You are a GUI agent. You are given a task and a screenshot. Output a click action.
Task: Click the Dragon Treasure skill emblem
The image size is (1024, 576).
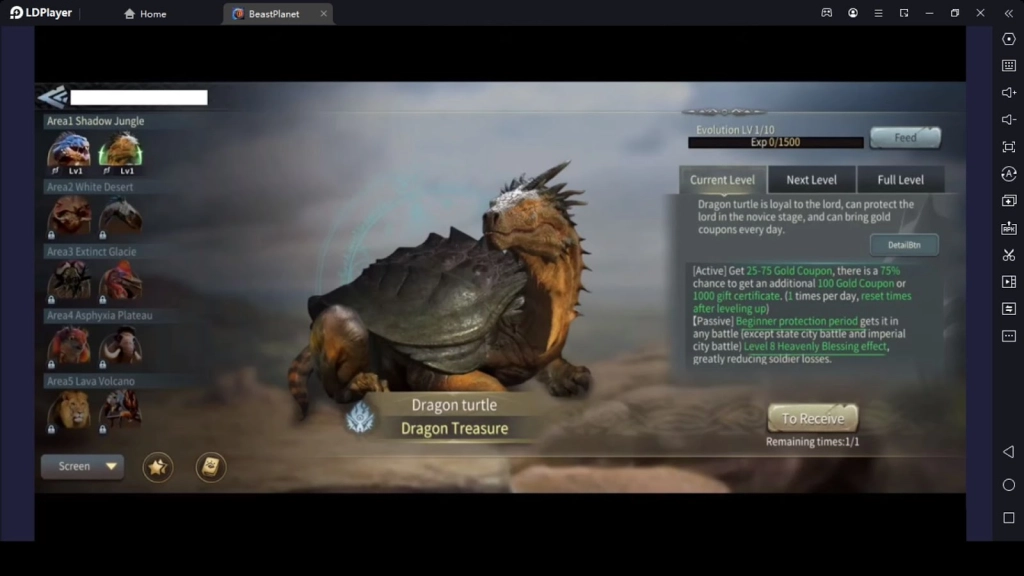(359, 418)
